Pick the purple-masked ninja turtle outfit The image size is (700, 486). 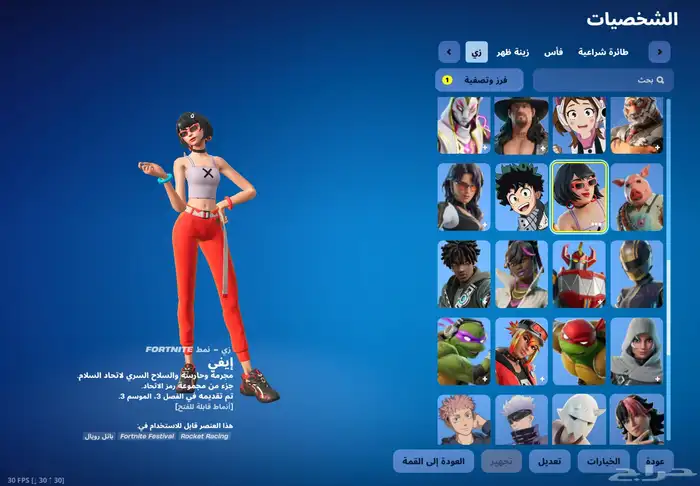464,351
